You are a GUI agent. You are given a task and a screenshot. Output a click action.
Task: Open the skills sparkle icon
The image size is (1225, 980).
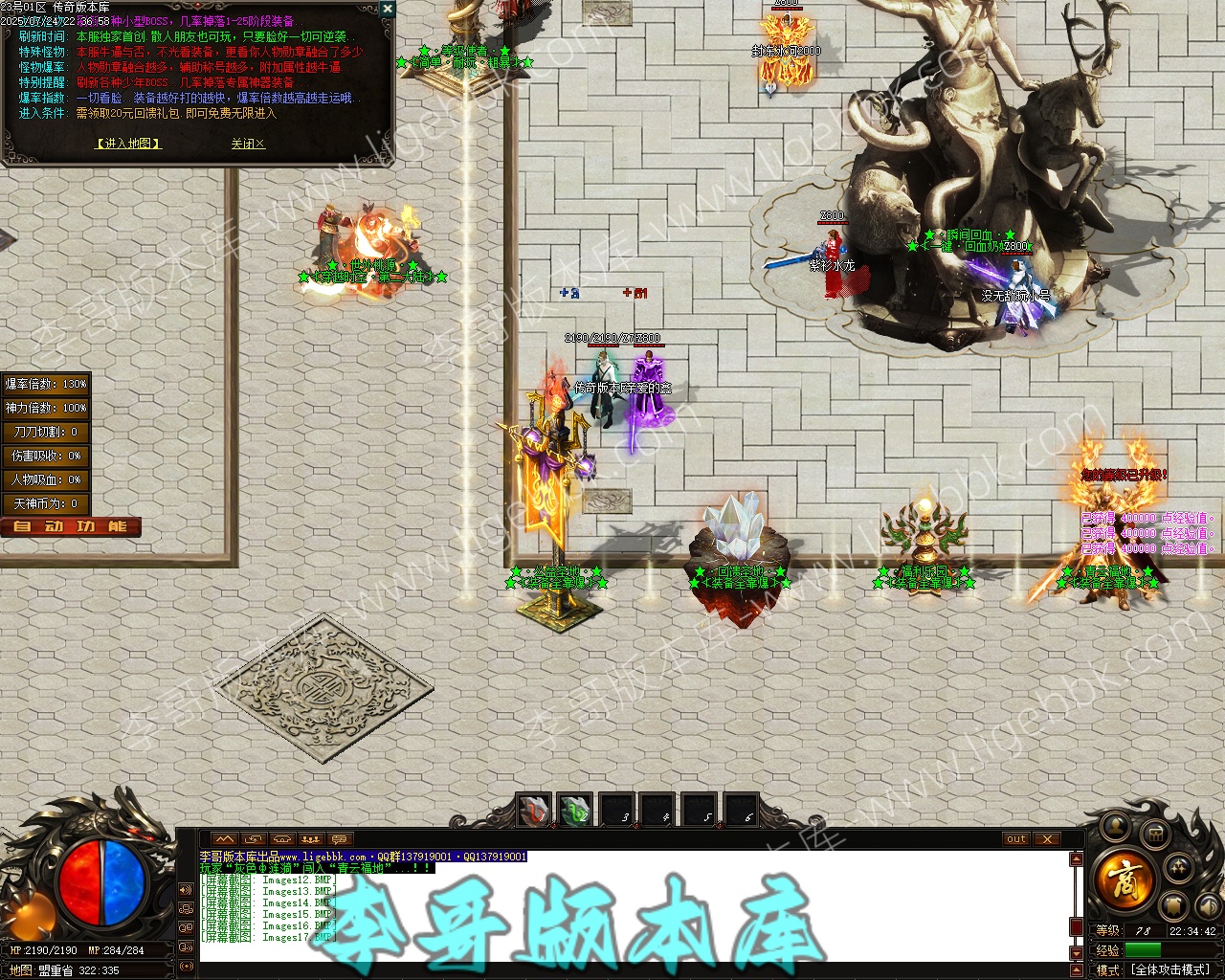point(1180,868)
